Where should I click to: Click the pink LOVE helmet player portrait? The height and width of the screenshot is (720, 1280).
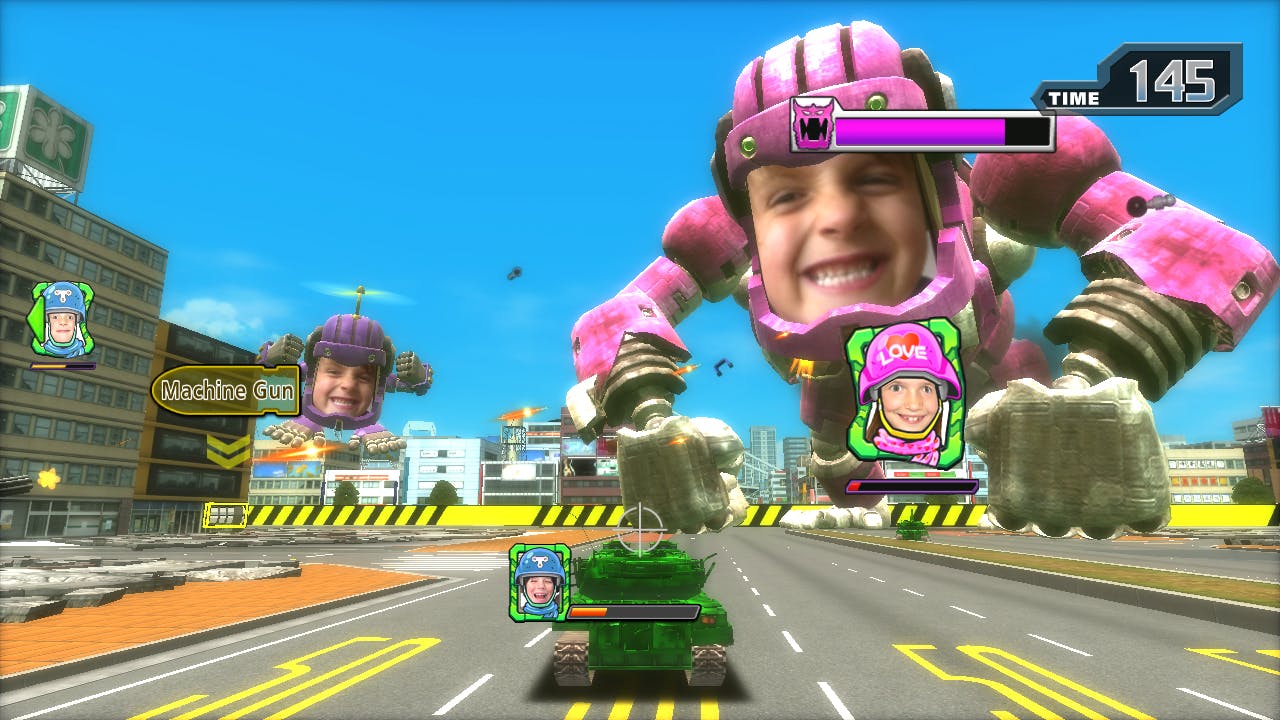[x=905, y=395]
